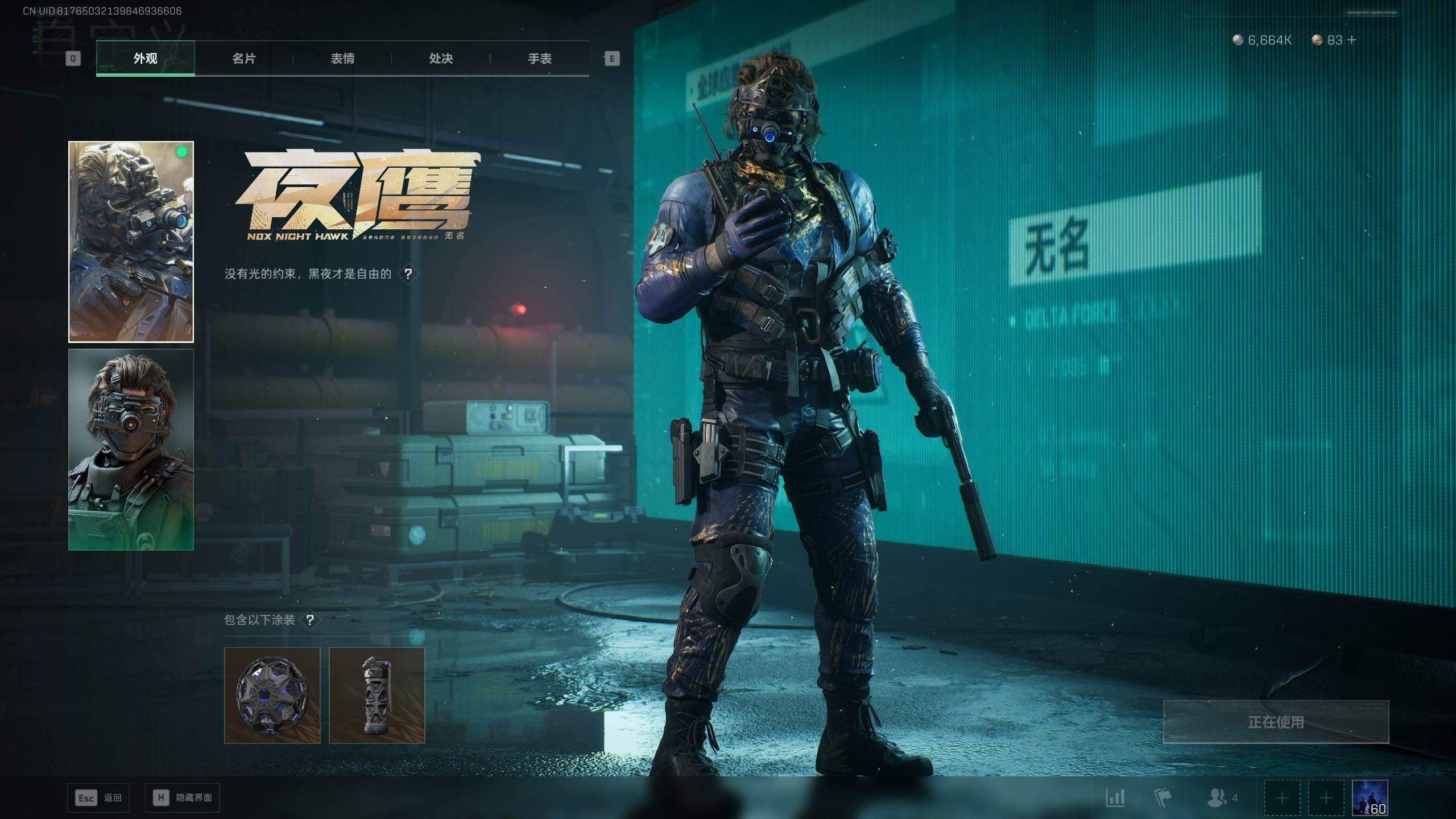This screenshot has height=819, width=1456.
Task: Open help for 包含以下涂装 included skins
Action: (x=310, y=620)
